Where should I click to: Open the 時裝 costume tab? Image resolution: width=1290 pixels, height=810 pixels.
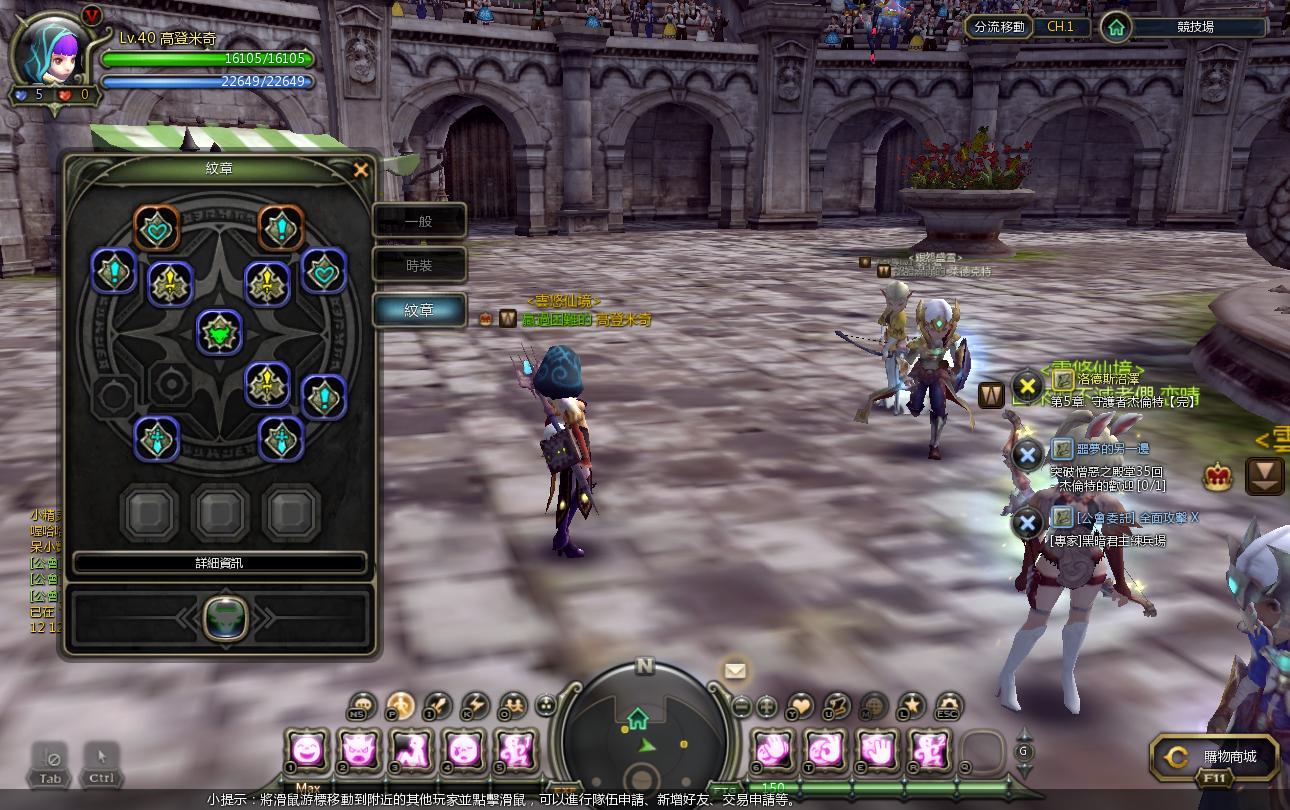click(419, 265)
